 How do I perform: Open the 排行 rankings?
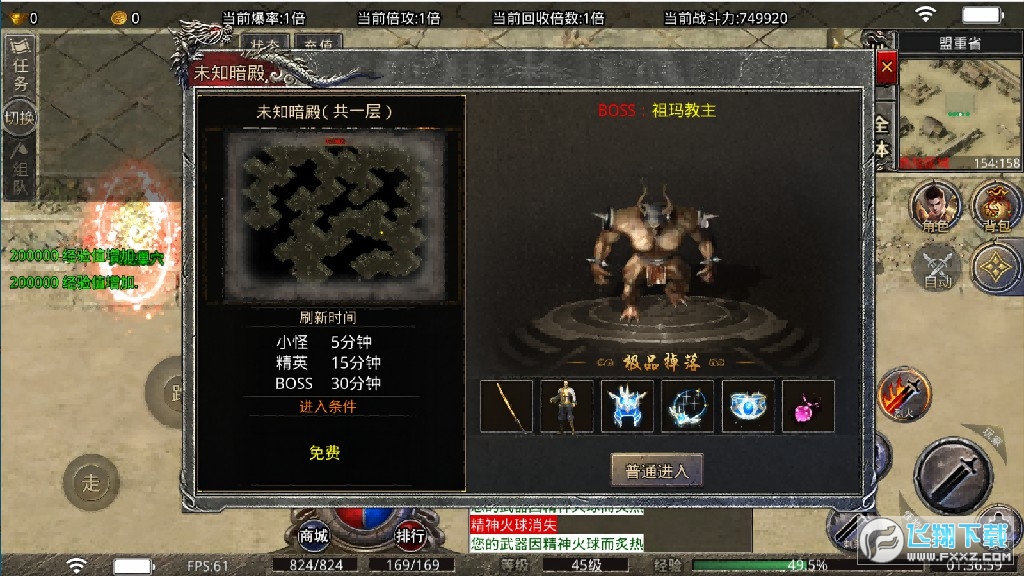[410, 536]
